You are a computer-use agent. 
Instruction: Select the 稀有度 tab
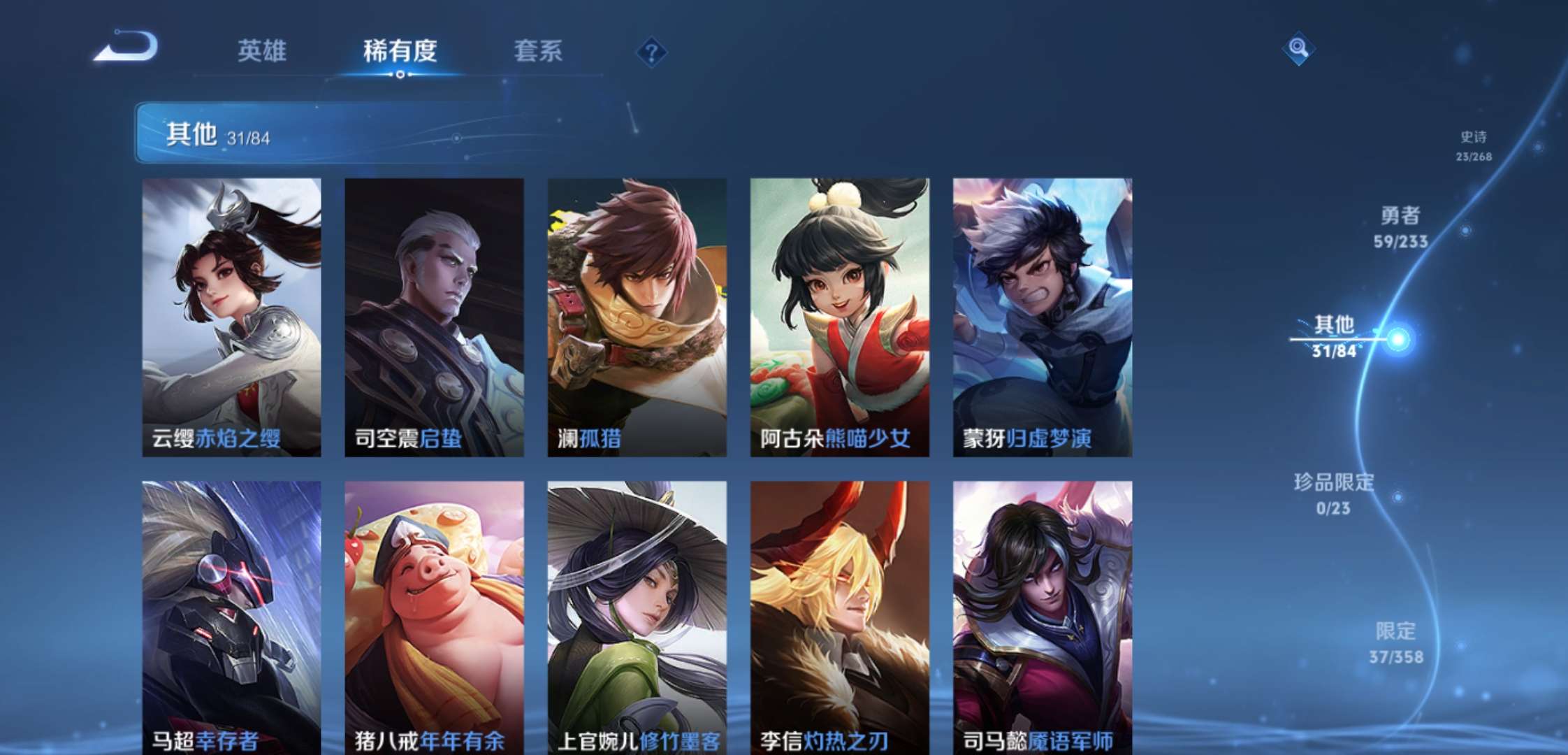400,51
